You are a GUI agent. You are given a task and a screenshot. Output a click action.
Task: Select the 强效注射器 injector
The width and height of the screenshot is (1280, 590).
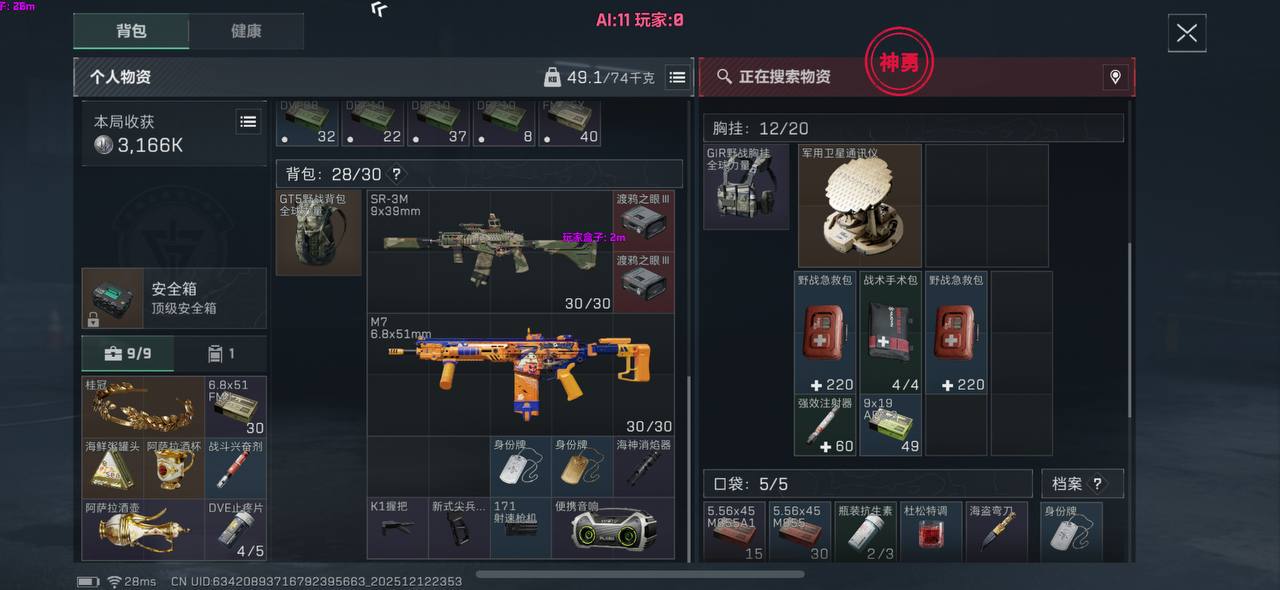[825, 425]
